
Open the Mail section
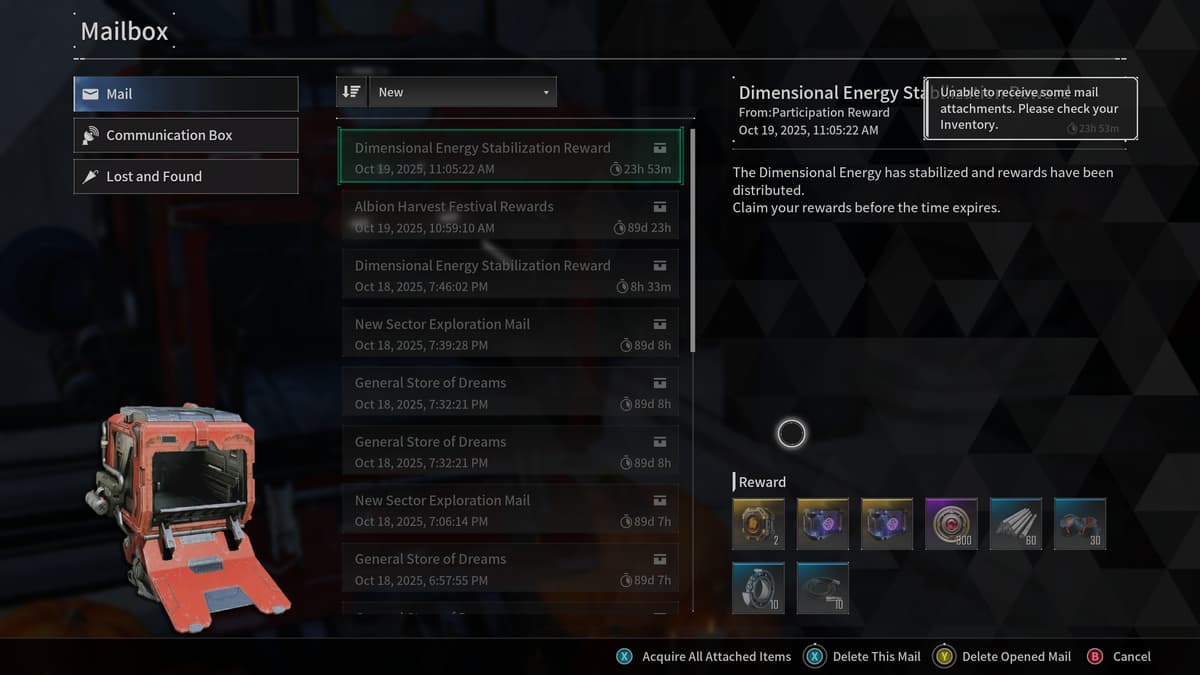[x=186, y=94]
